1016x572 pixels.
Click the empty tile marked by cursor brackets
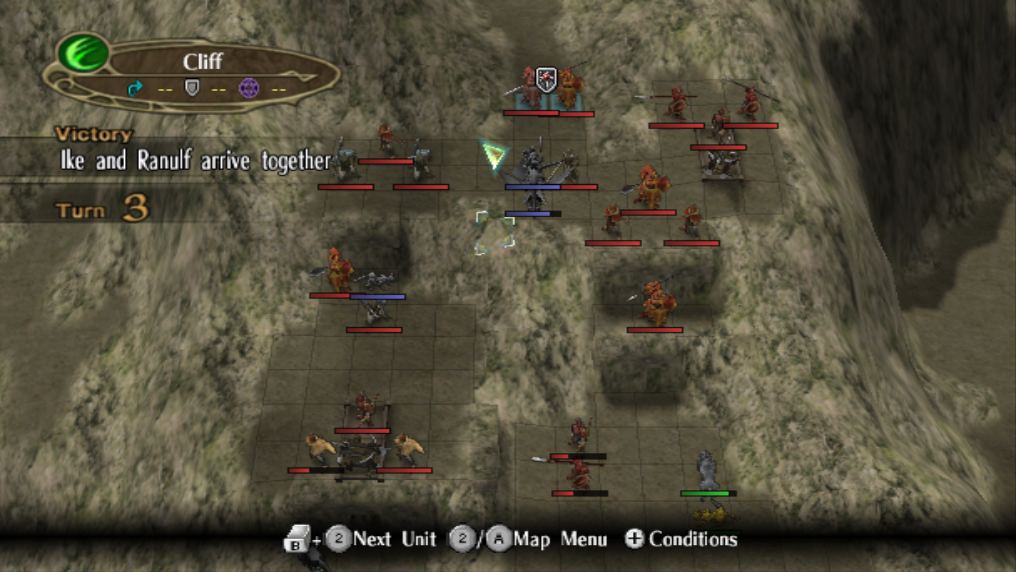(495, 232)
